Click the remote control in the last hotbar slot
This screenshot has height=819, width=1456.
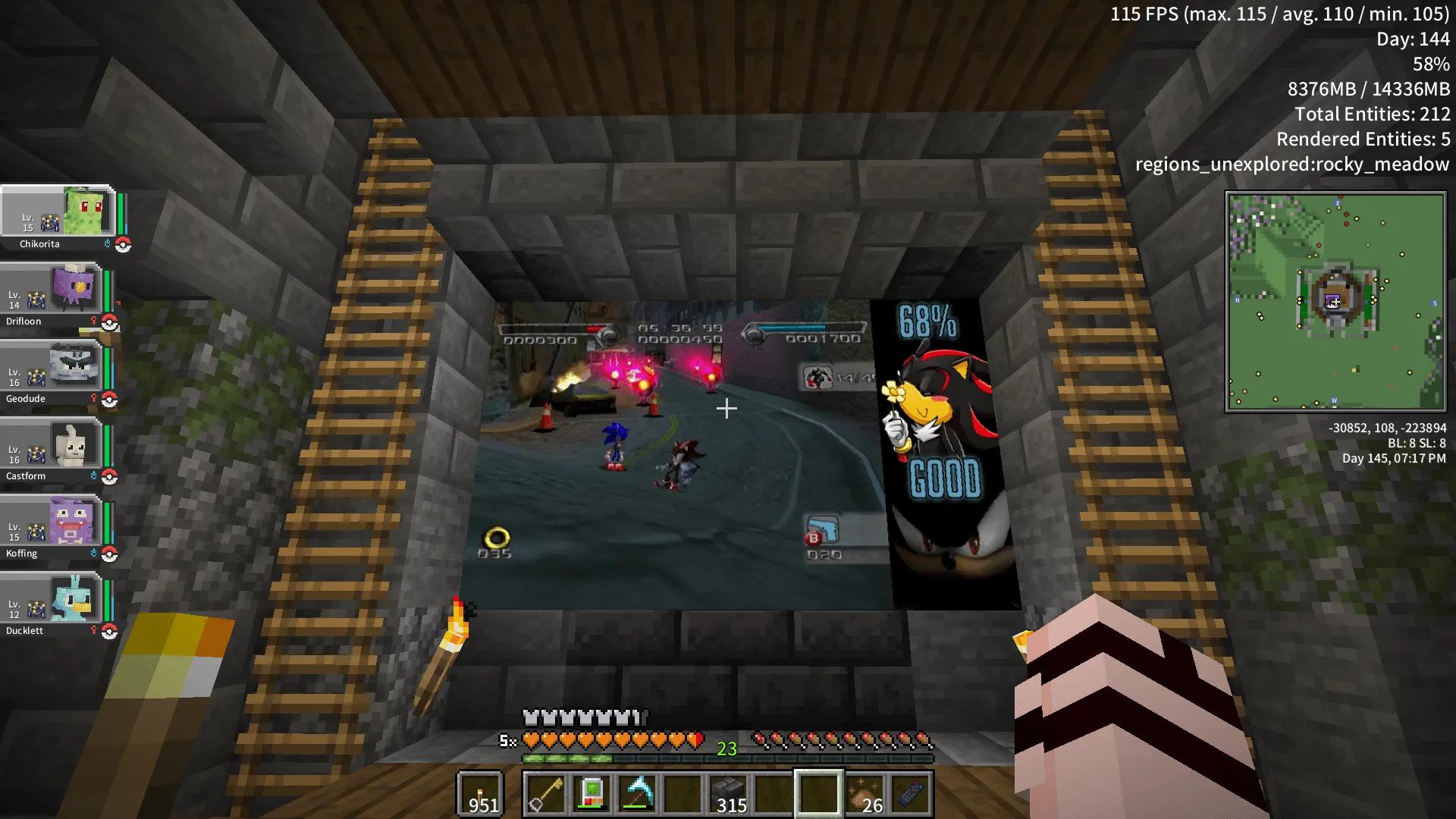[x=910, y=794]
